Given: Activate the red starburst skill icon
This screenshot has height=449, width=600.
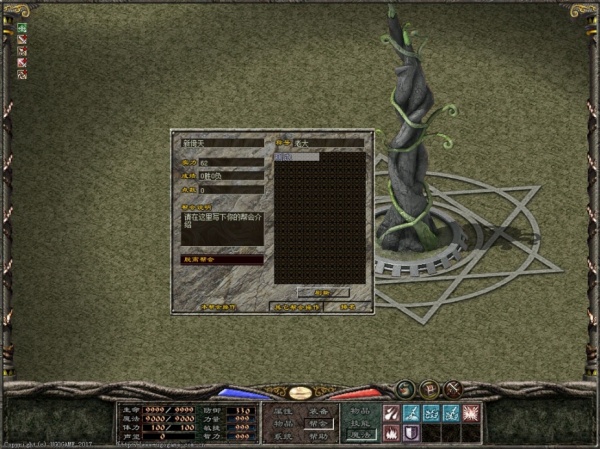Looking at the screenshot, I should (470, 412).
